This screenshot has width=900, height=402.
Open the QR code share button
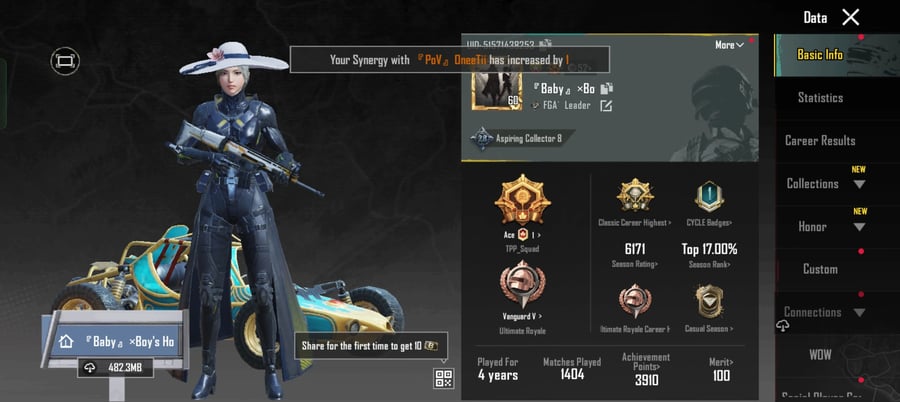(443, 378)
